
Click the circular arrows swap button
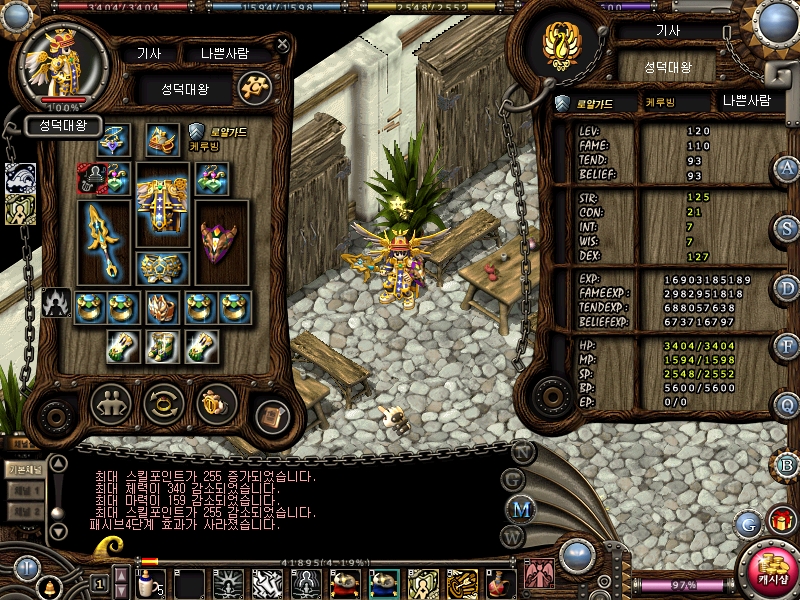pyautogui.click(x=163, y=404)
